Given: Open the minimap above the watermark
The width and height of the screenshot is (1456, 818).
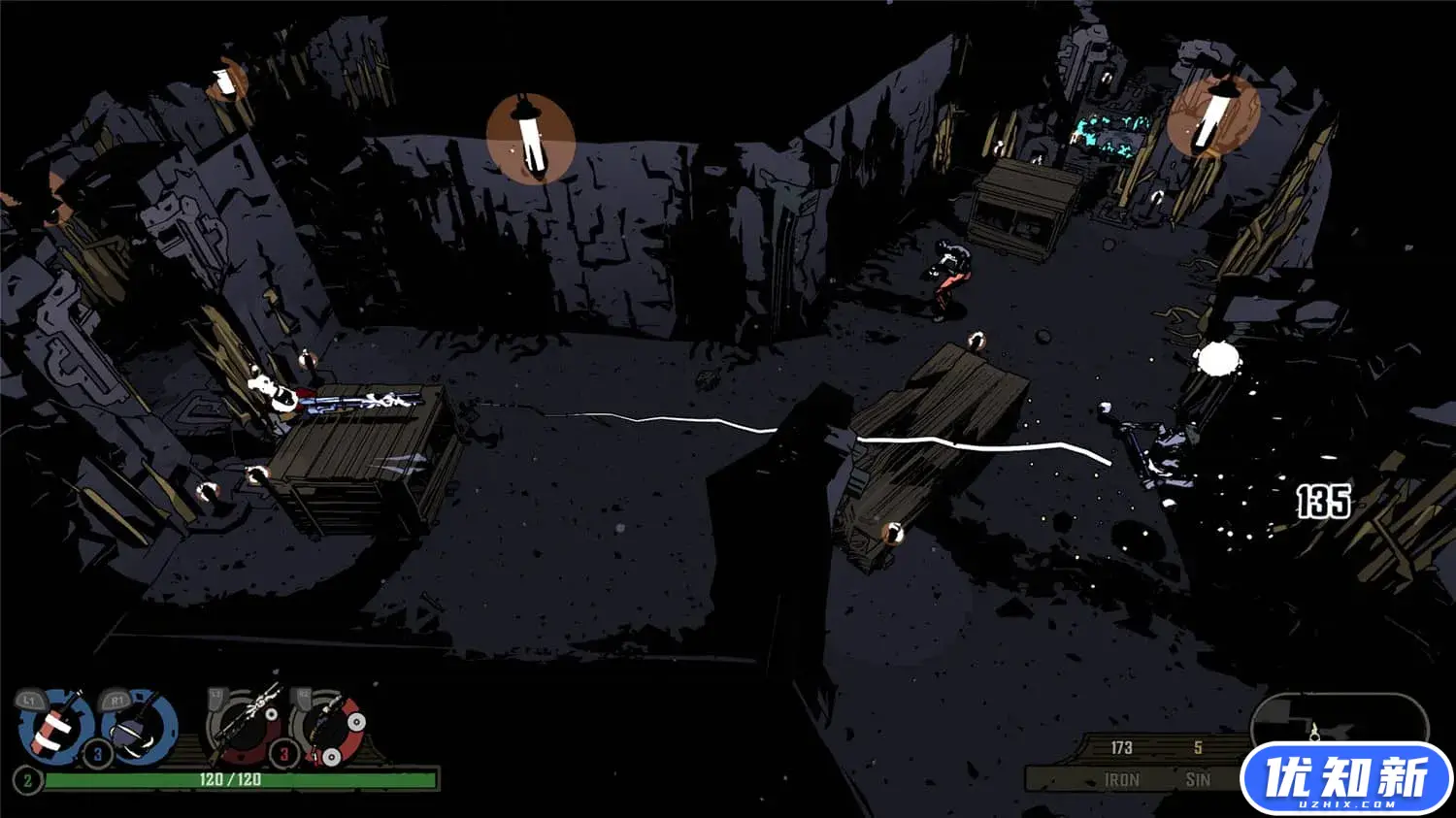Looking at the screenshot, I should pyautogui.click(x=1338, y=720).
